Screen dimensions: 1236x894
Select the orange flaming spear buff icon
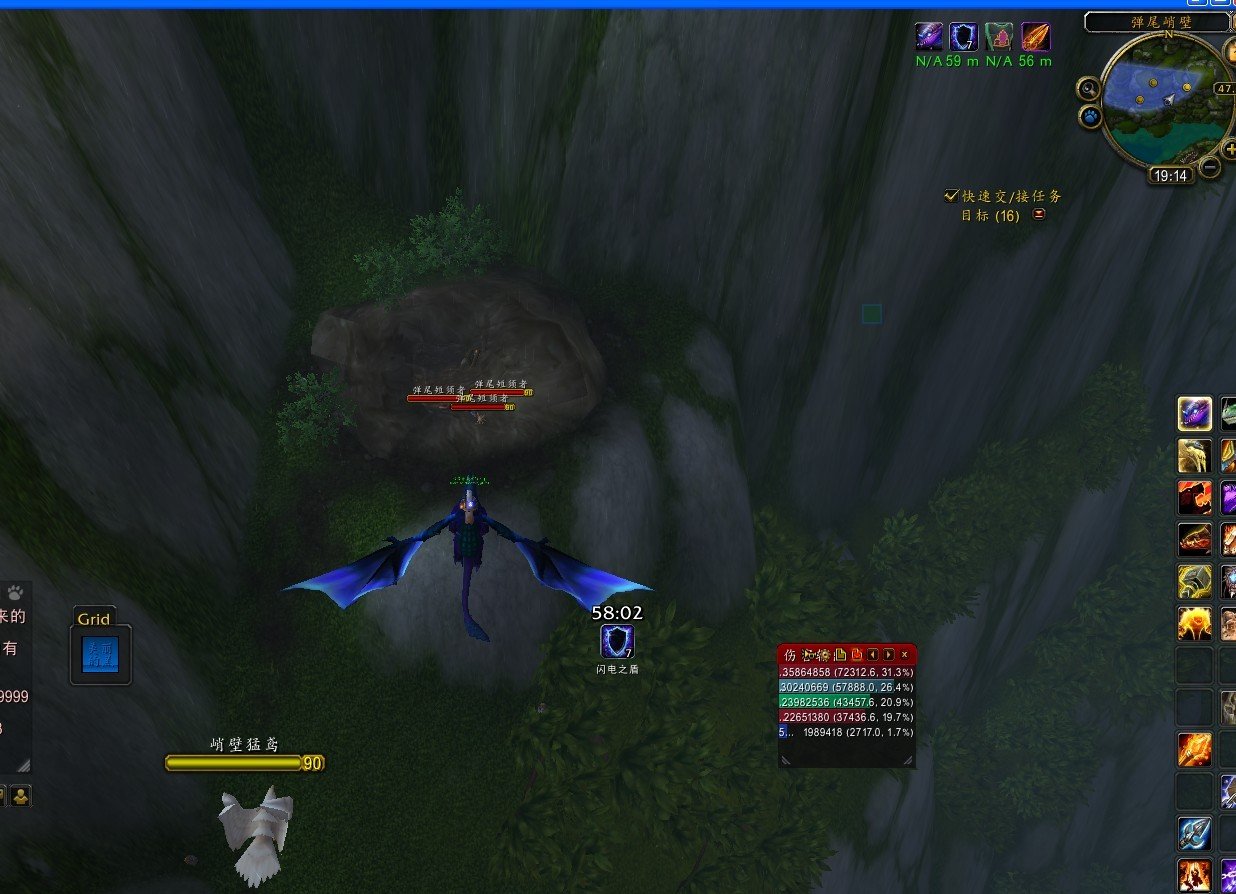(x=1035, y=37)
